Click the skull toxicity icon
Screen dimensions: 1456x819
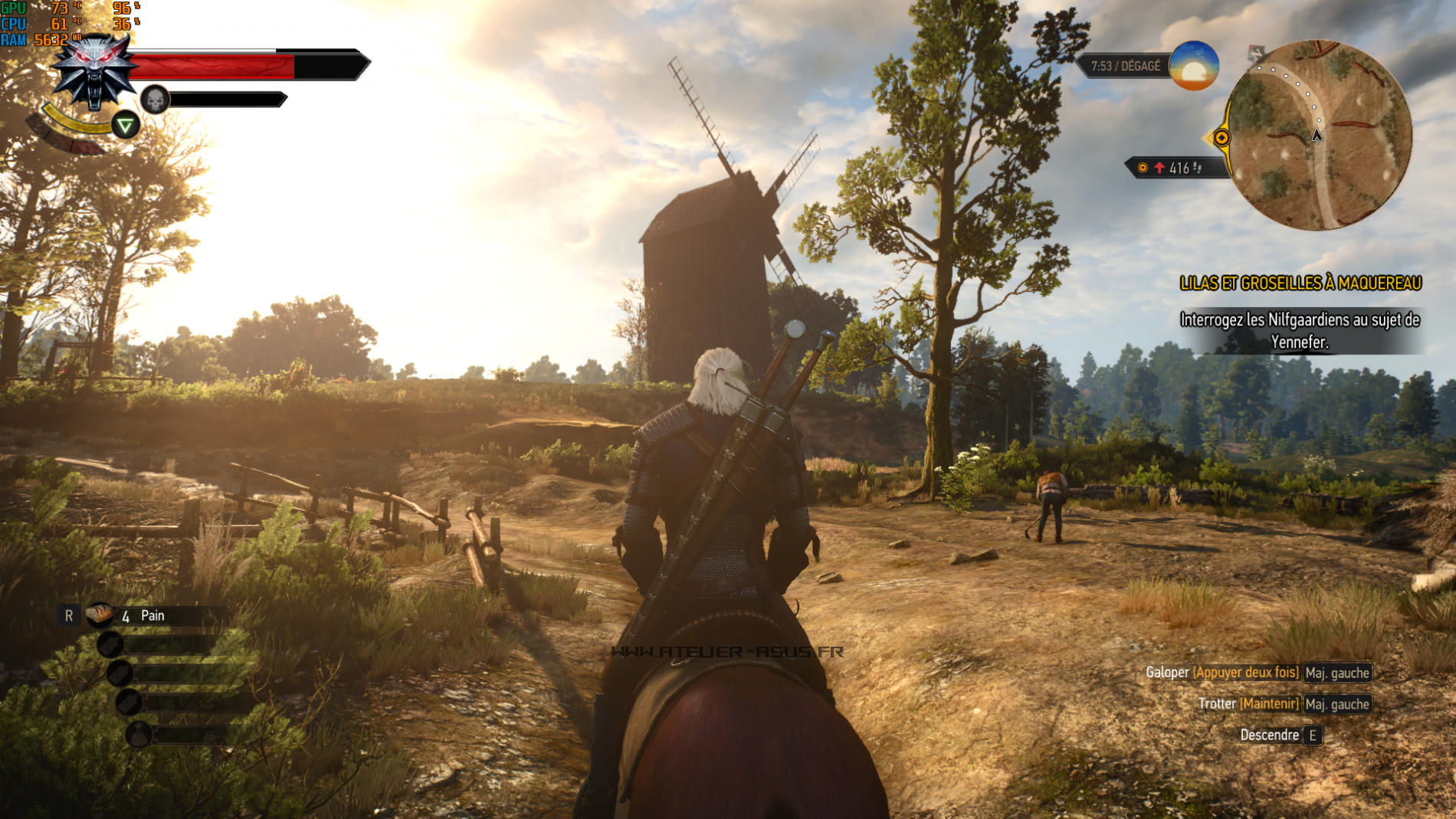[x=155, y=100]
